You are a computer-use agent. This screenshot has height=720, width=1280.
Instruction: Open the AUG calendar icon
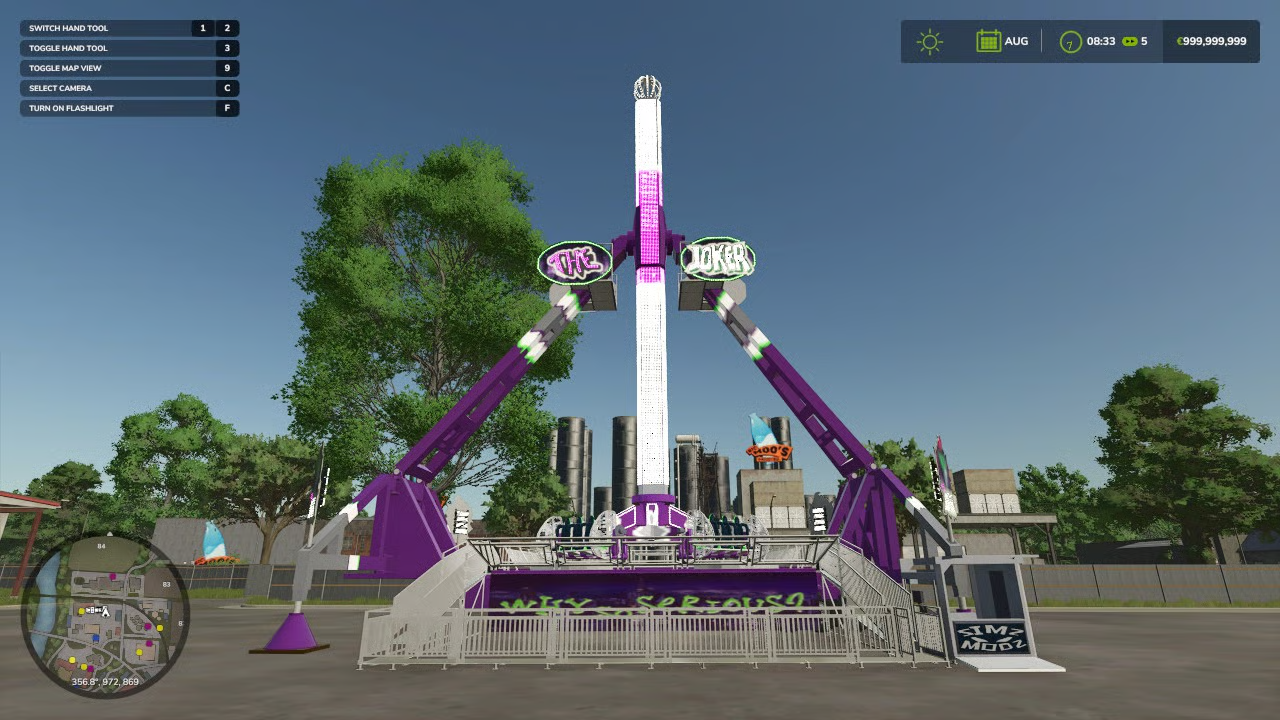988,41
